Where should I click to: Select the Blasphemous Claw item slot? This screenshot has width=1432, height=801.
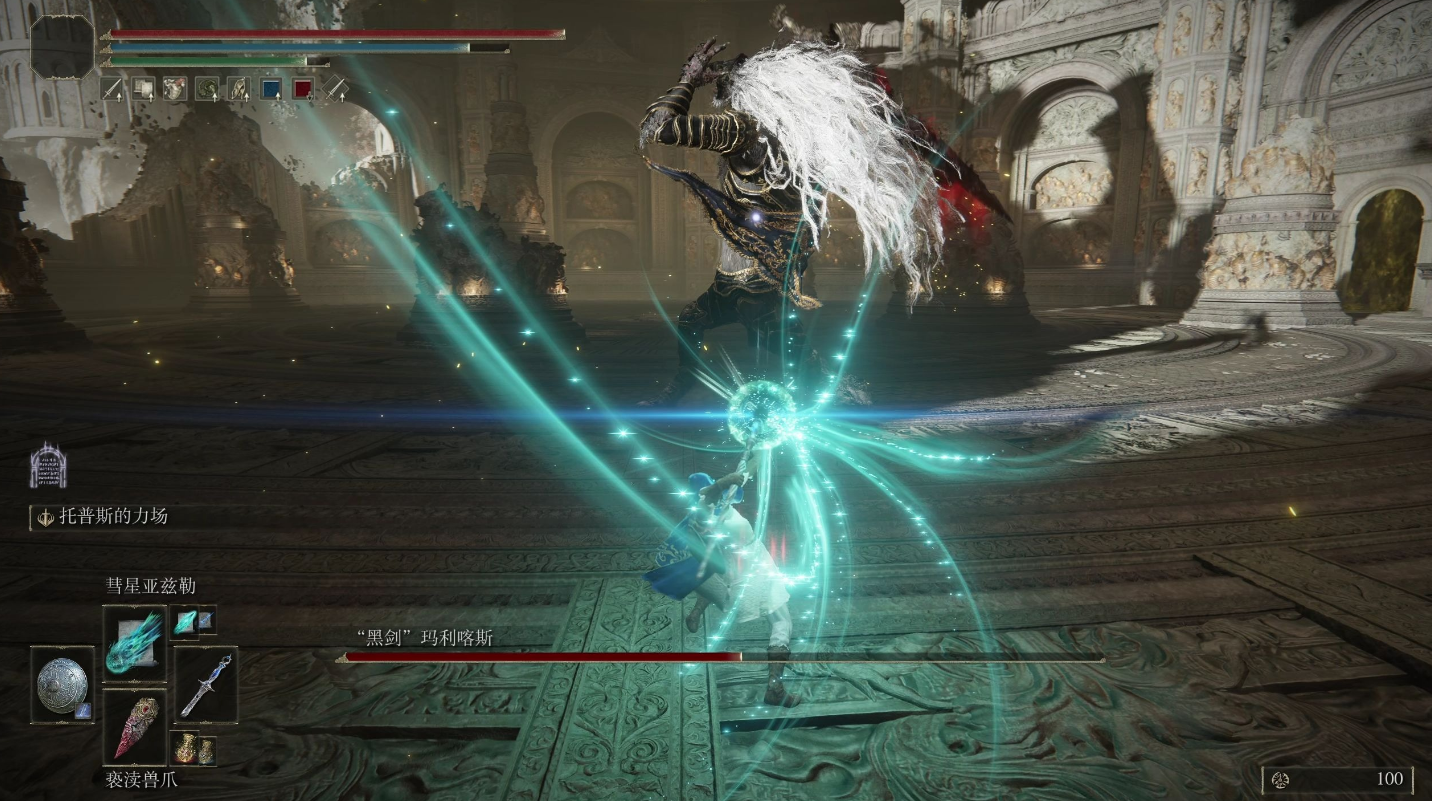[x=134, y=725]
